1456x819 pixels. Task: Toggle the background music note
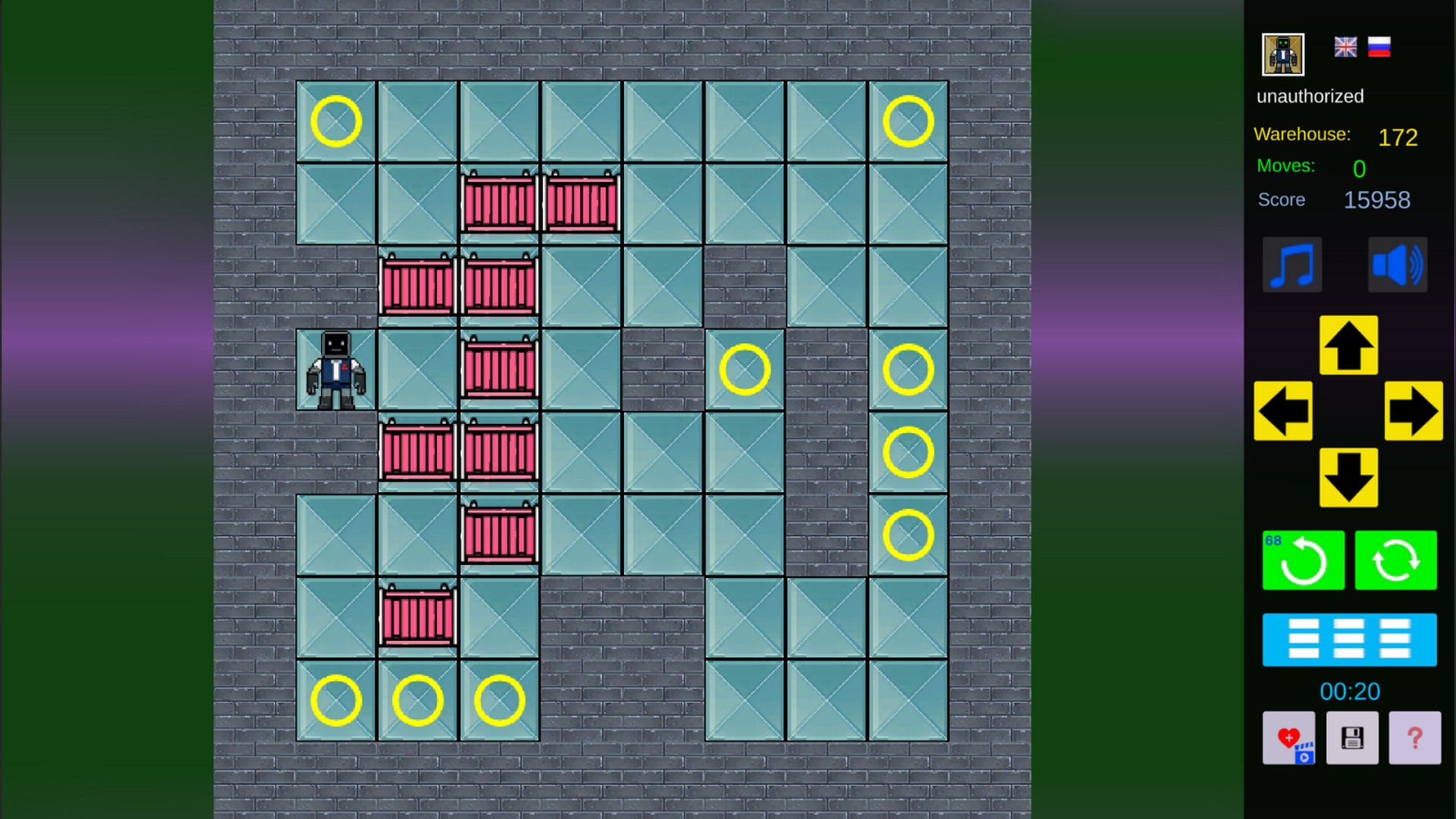pos(1293,265)
